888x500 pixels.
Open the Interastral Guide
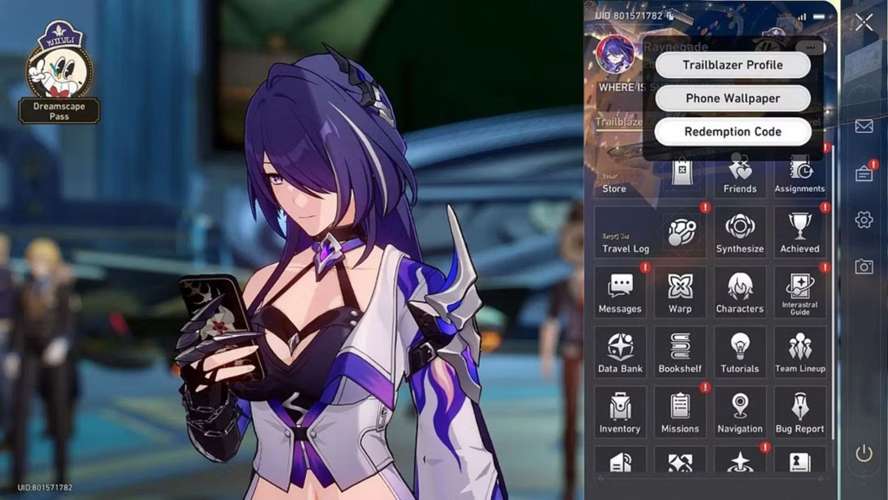coord(800,293)
